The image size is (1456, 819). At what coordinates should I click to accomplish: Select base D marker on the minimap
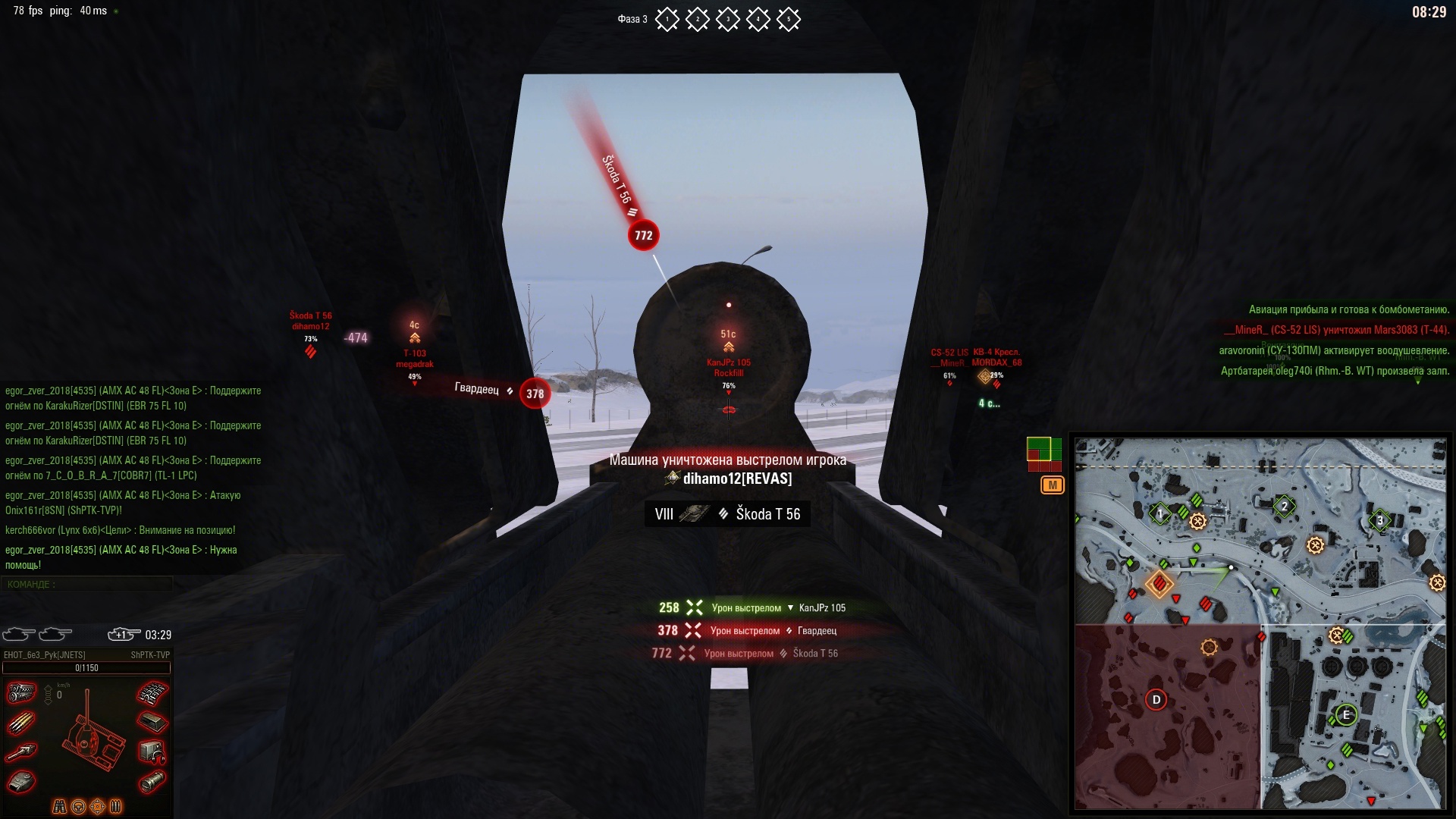1156,699
